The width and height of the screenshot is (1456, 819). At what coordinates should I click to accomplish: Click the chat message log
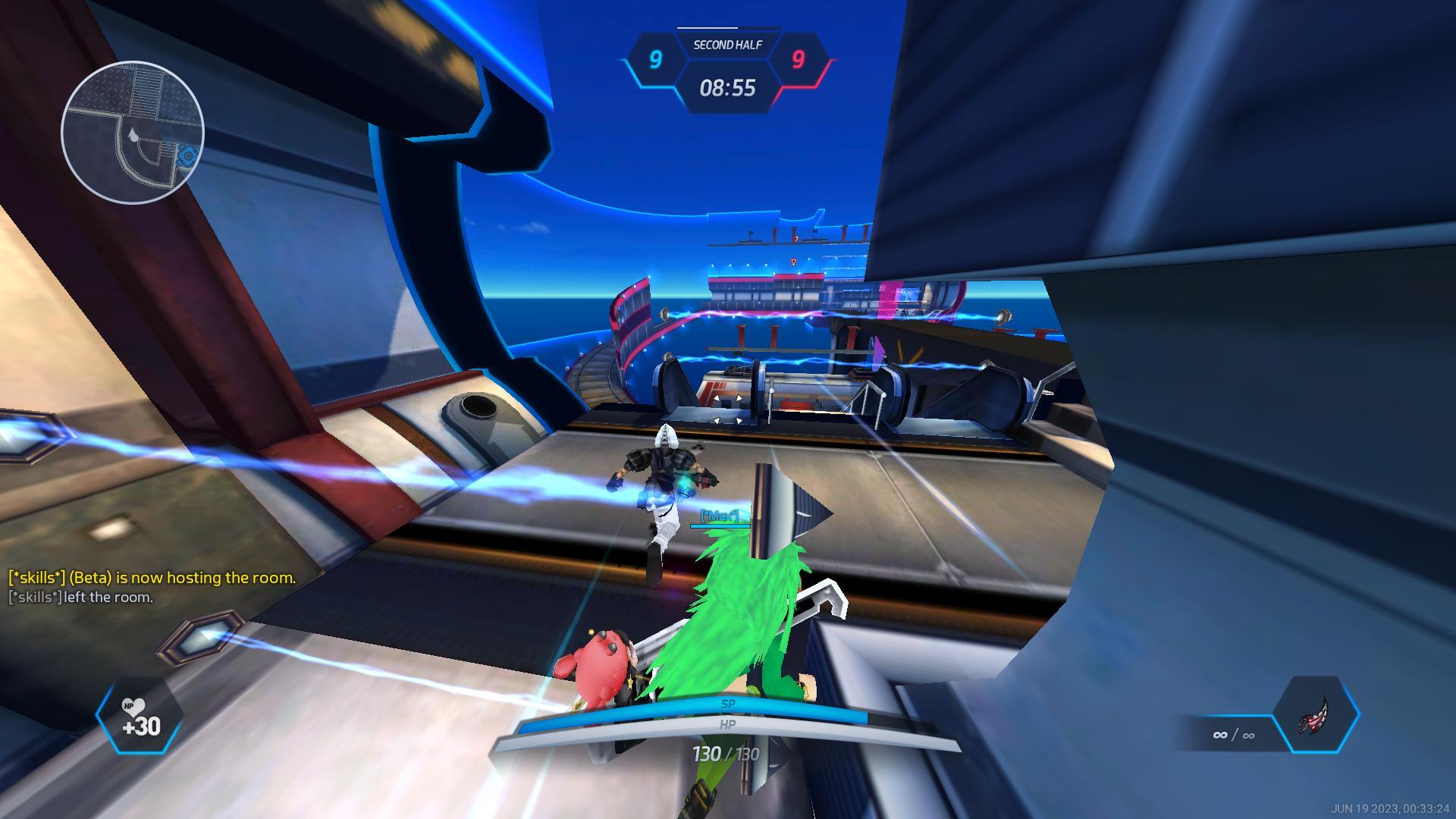pos(152,587)
